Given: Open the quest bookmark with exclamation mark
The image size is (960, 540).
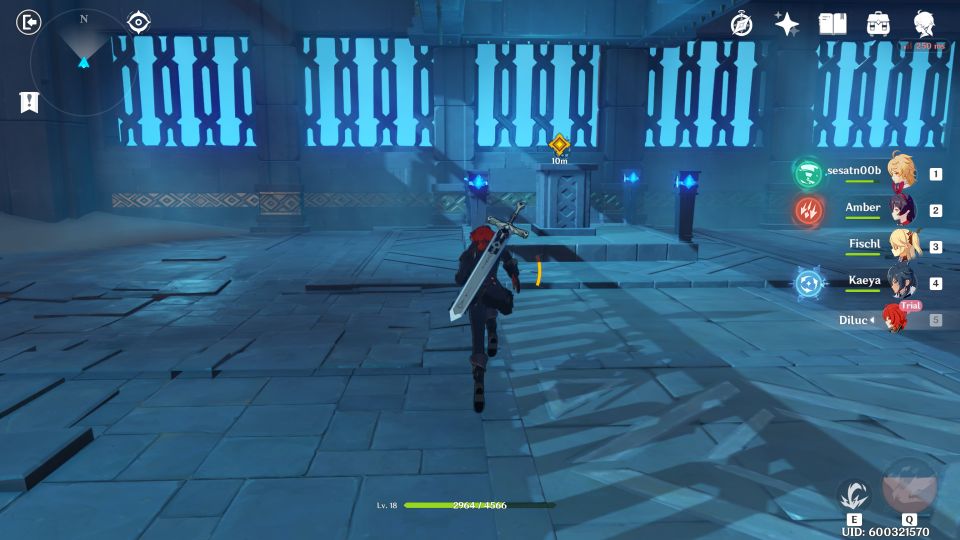Looking at the screenshot, I should pyautogui.click(x=29, y=101).
